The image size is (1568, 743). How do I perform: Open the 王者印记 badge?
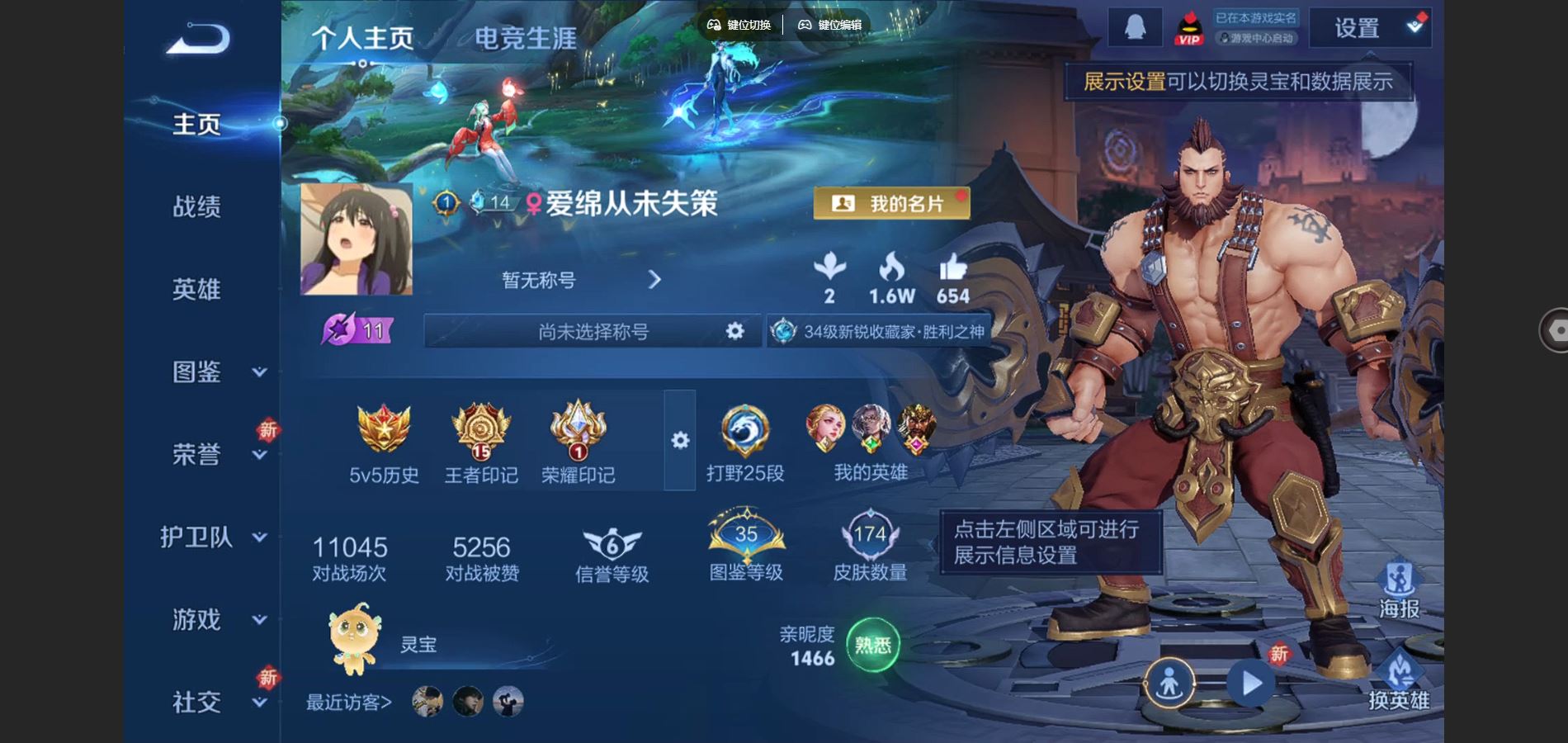481,443
